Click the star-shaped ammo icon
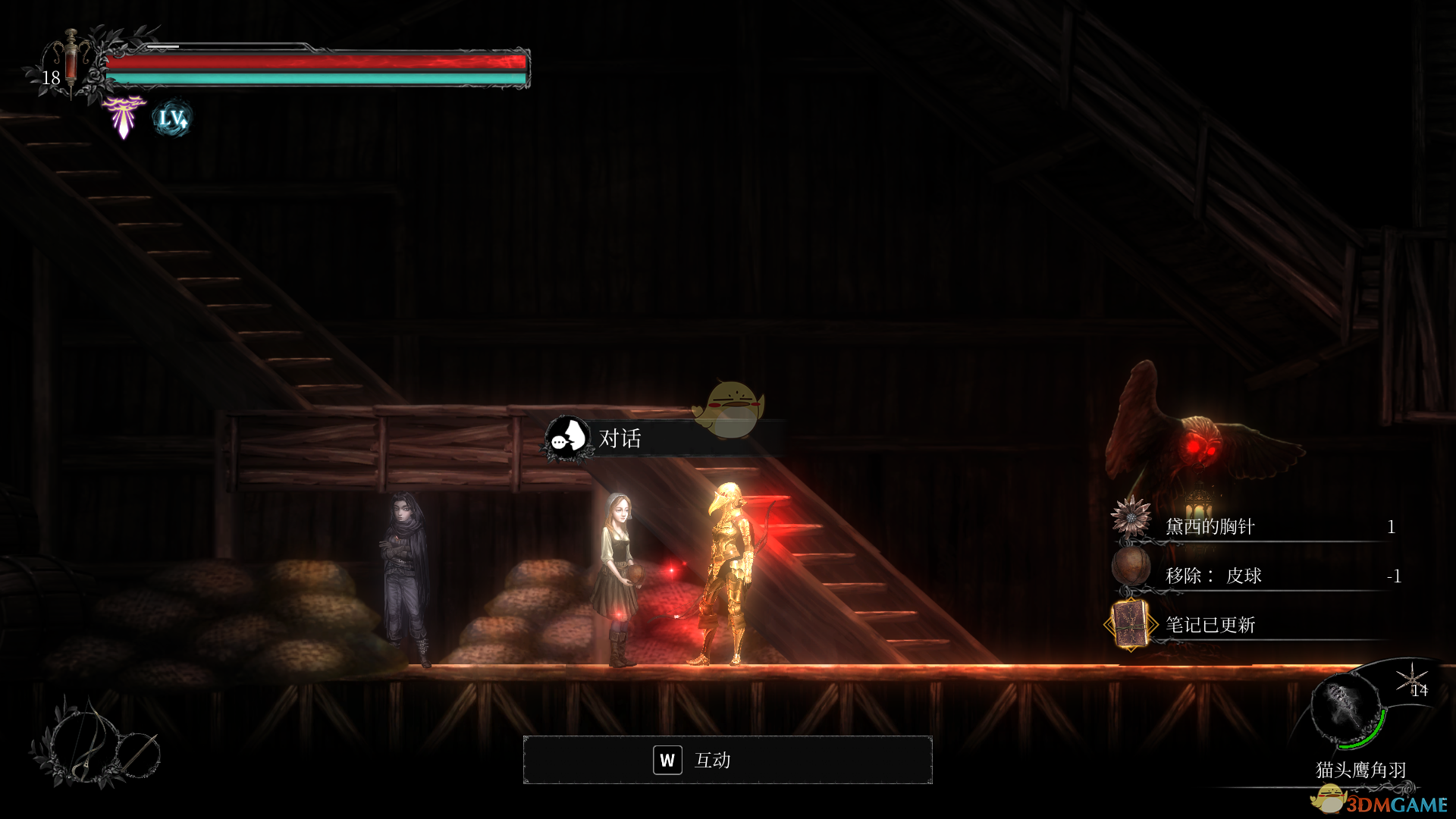The width and height of the screenshot is (1456, 819). (1412, 677)
